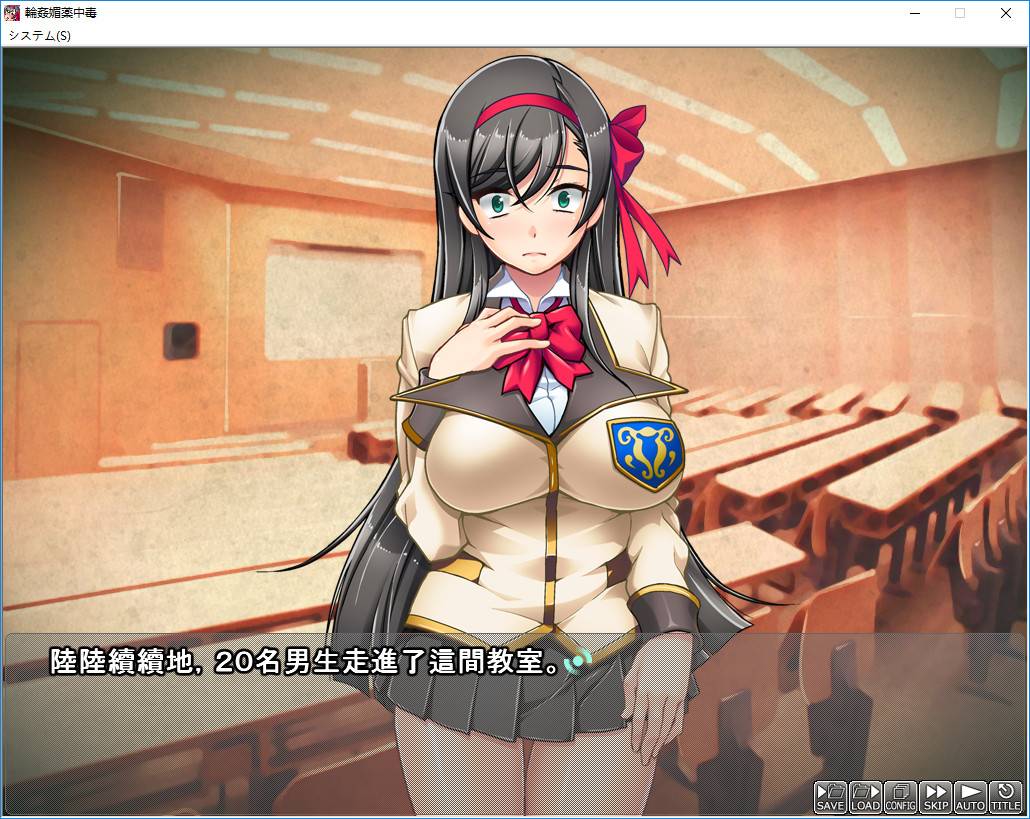Close the game window
Screen dimensions: 1030x819
pyautogui.click(x=1005, y=13)
